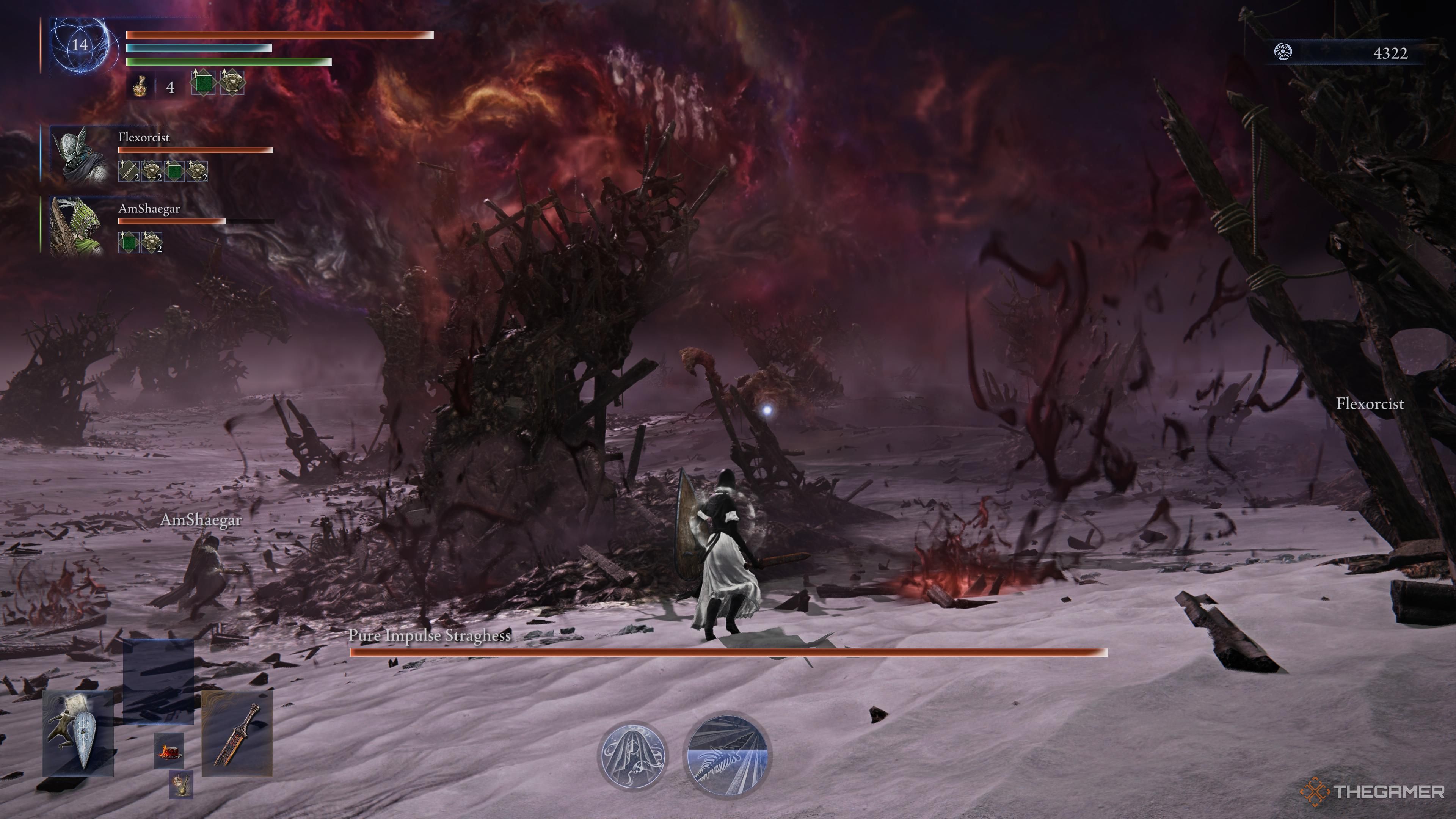Image resolution: width=1456 pixels, height=819 pixels.
Task: Toggle AmShaegar's armor buff showing 2
Action: pyautogui.click(x=152, y=243)
